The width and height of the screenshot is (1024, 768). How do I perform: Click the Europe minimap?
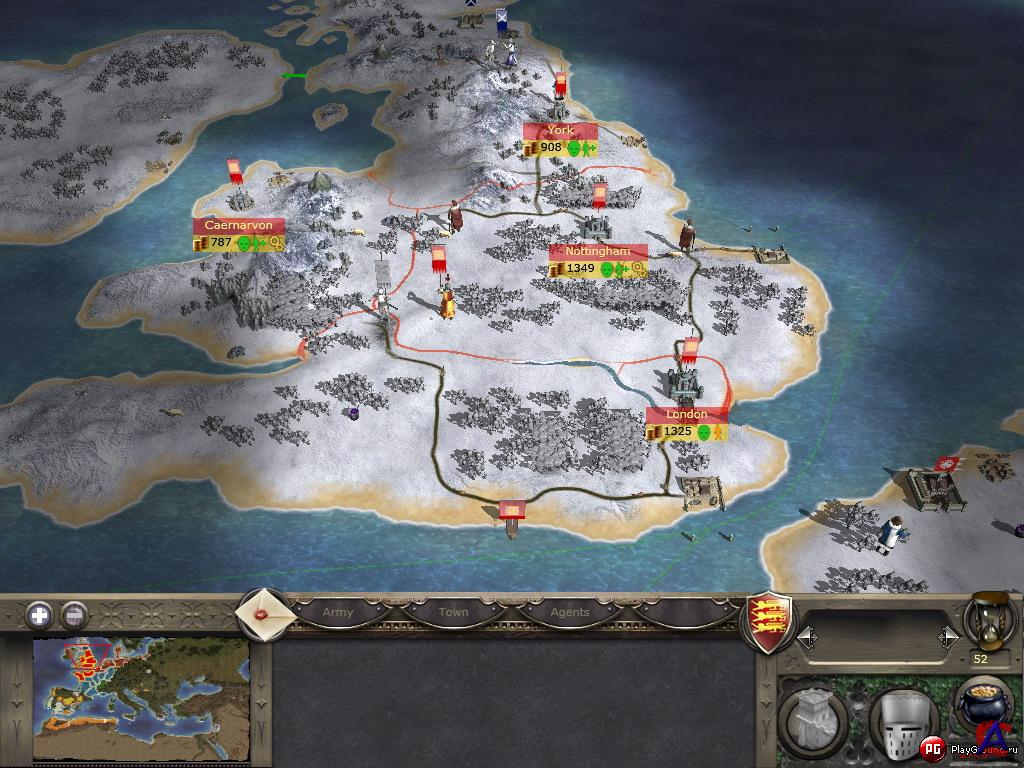point(141,700)
